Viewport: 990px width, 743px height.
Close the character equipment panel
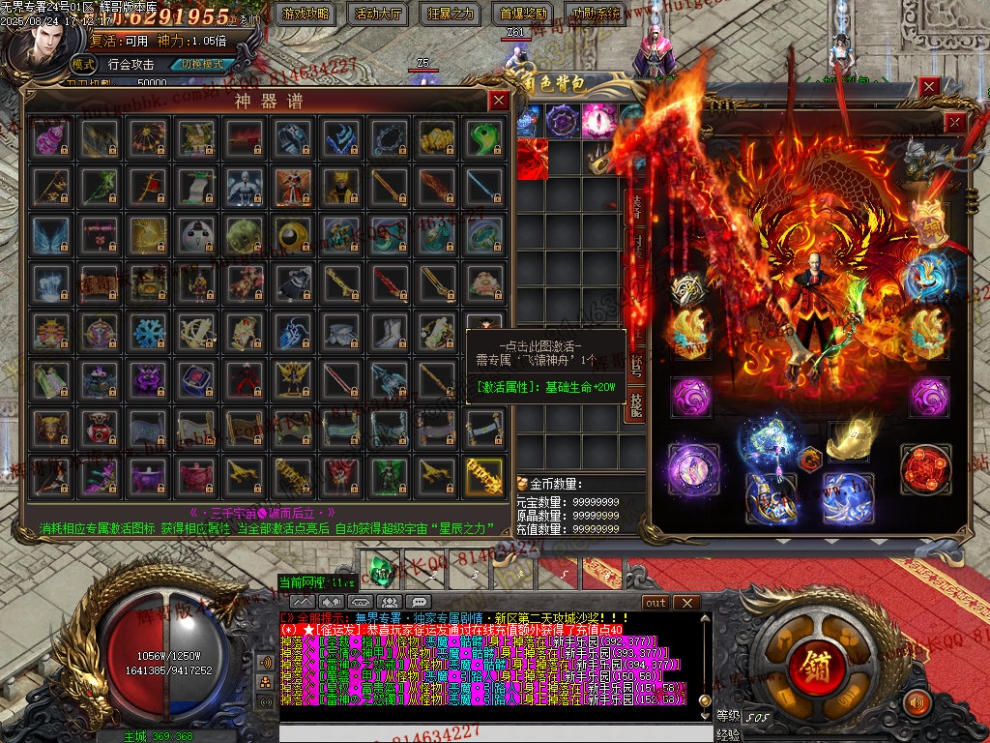point(955,122)
